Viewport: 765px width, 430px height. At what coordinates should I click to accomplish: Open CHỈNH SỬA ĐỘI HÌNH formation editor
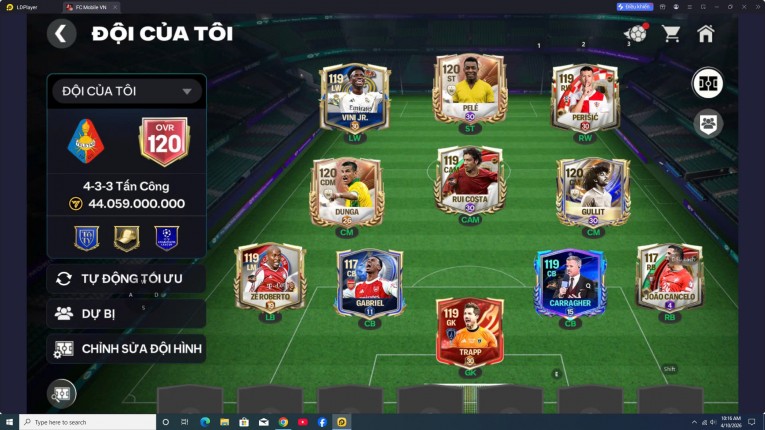[x=126, y=348]
